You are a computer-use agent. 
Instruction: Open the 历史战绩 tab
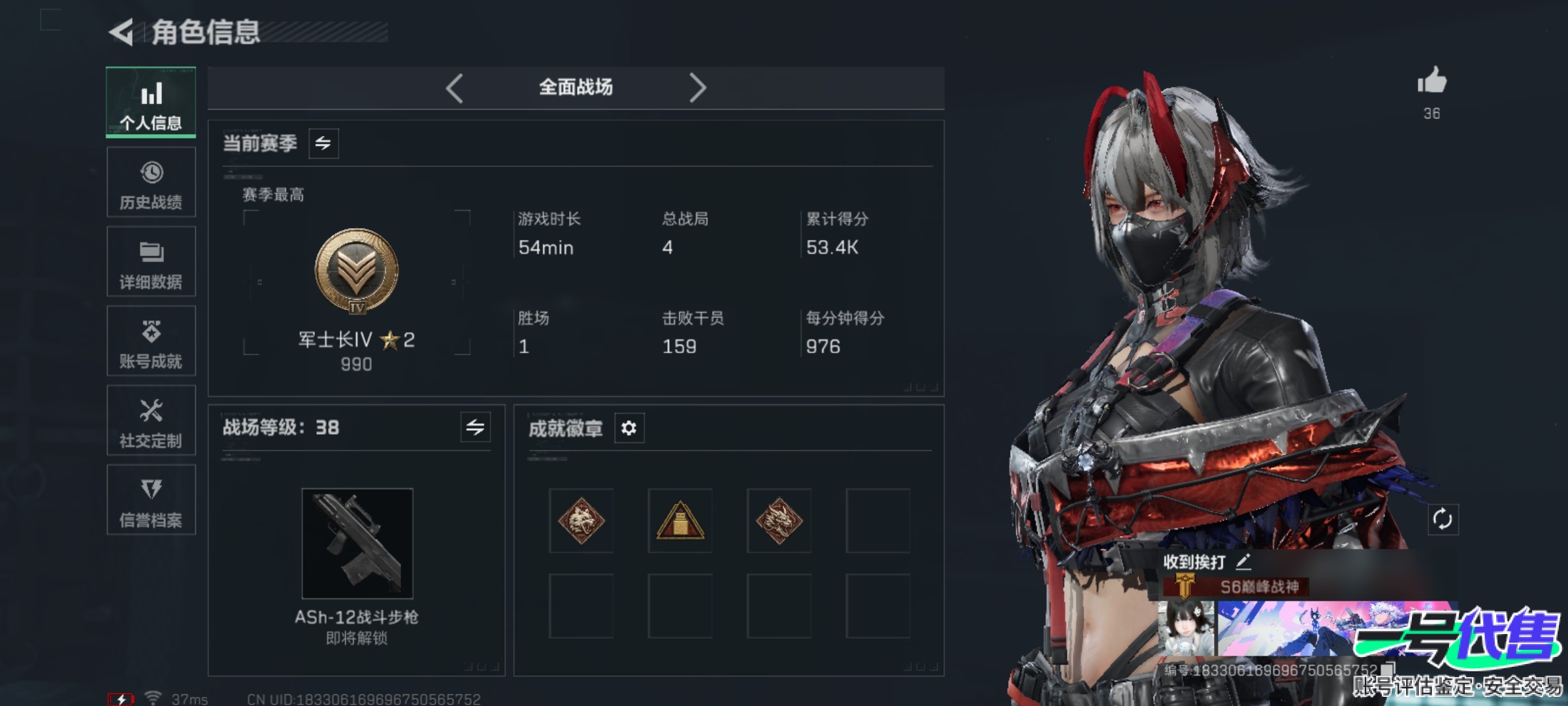coord(151,182)
